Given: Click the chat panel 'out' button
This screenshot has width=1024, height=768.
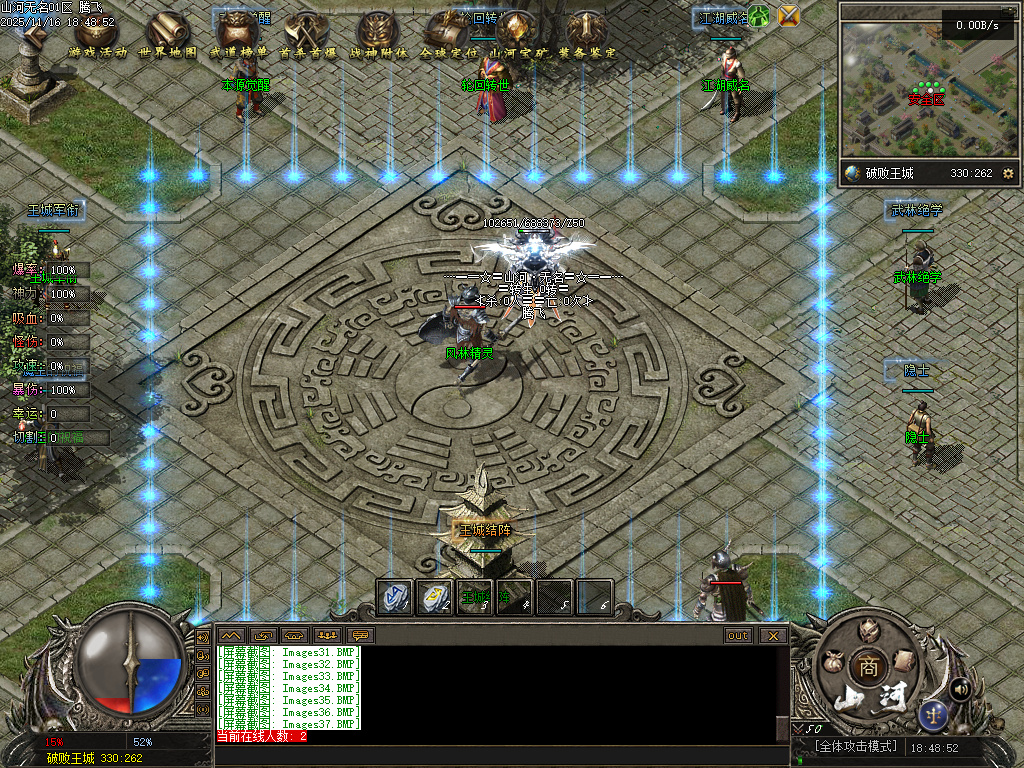Looking at the screenshot, I should click(738, 635).
